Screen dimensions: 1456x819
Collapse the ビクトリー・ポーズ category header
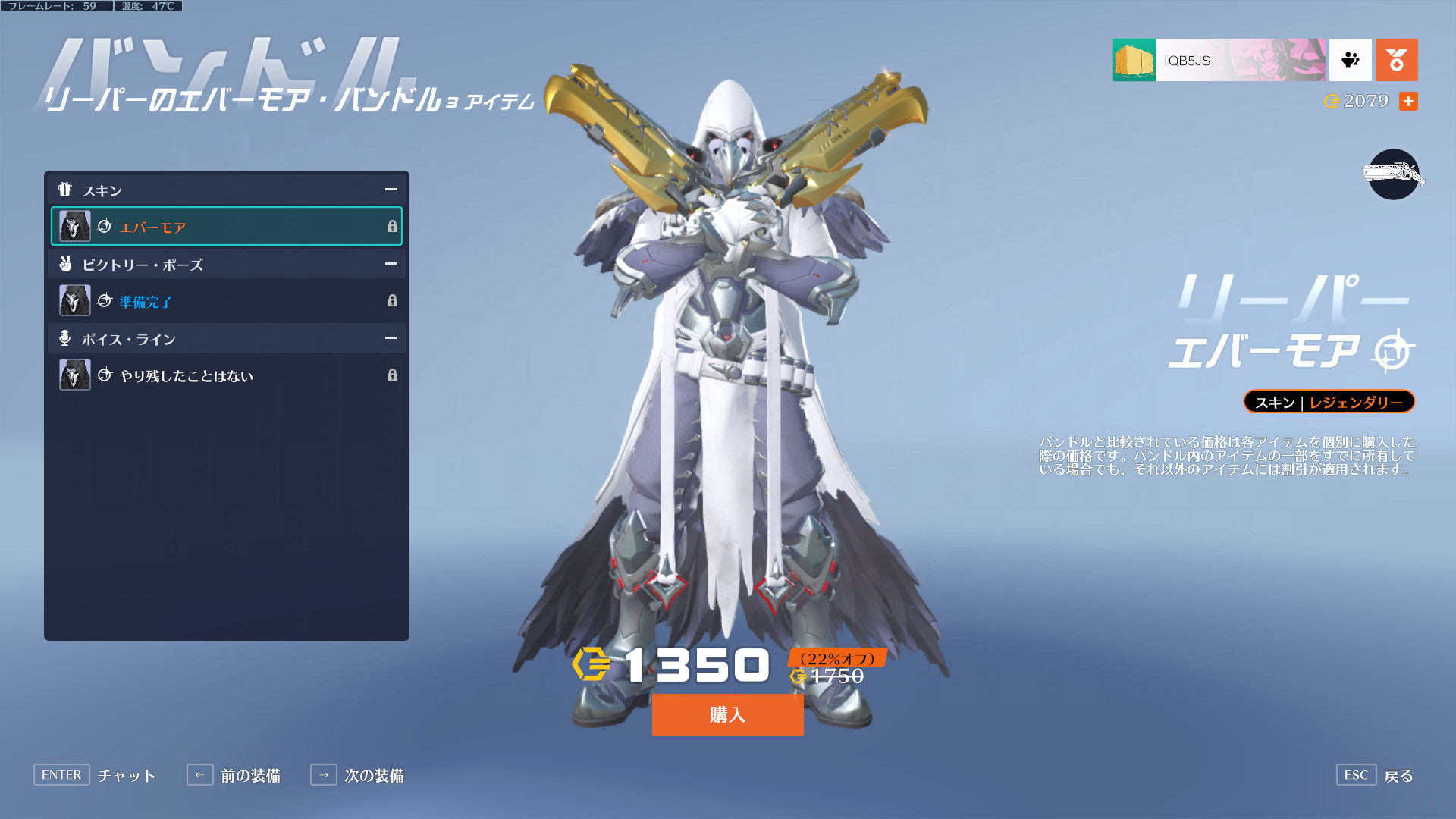click(390, 264)
